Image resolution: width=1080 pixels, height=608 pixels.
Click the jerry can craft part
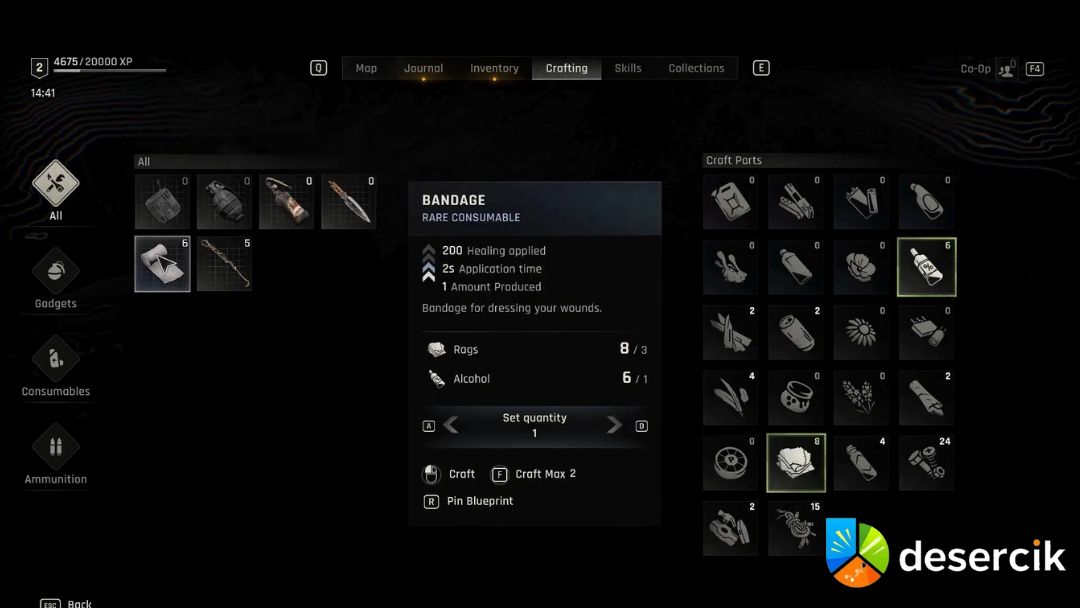click(730, 202)
